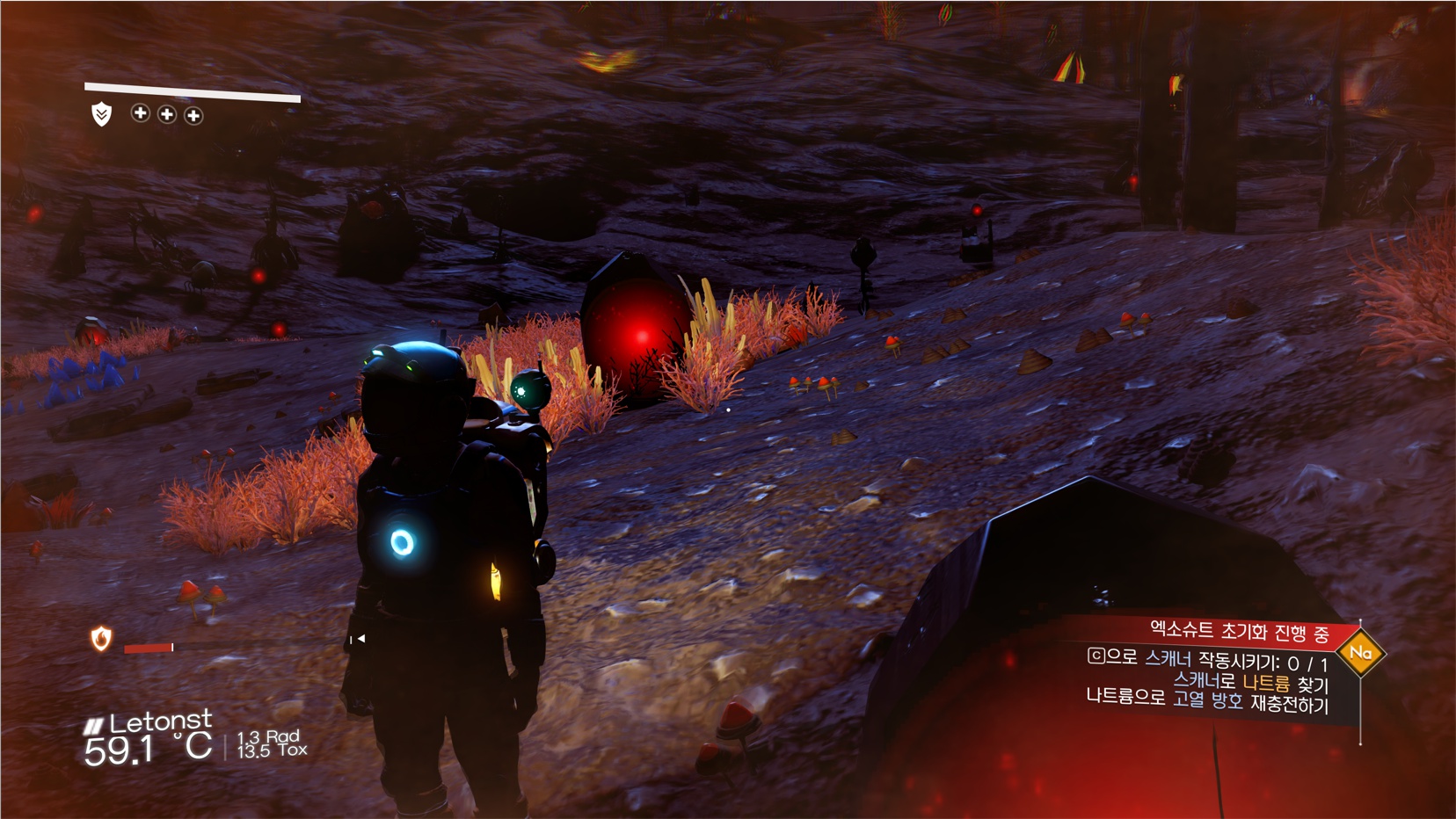Click the orange Na sodium objective marker
Viewport: 1456px width, 819px height.
click(x=1360, y=653)
